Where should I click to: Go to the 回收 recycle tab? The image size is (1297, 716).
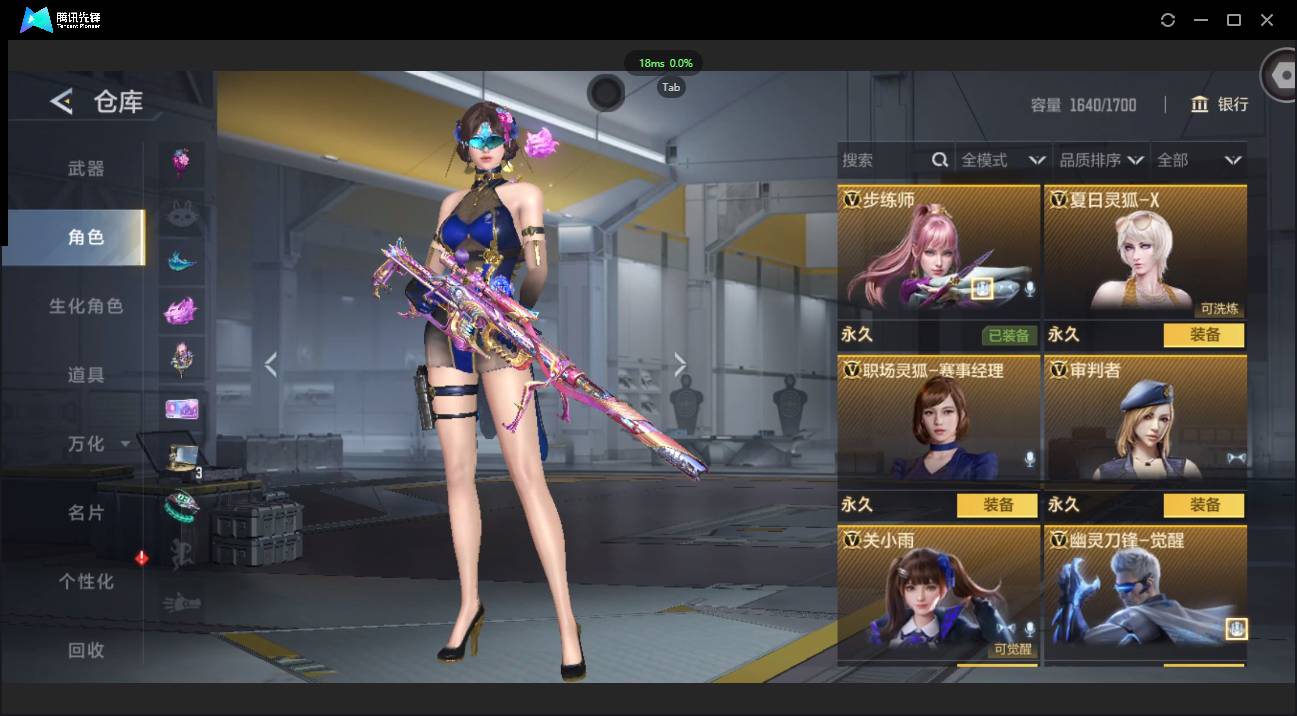(86, 650)
